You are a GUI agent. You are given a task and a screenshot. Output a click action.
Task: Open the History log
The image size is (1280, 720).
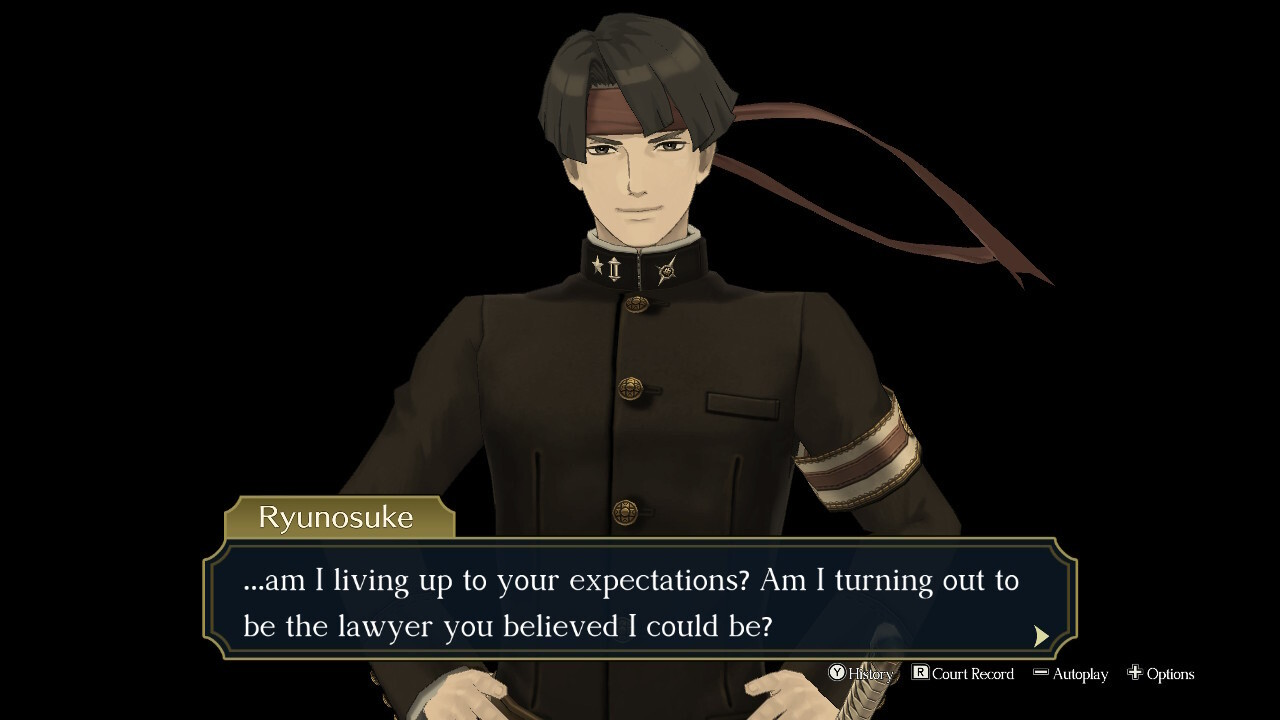click(x=861, y=674)
